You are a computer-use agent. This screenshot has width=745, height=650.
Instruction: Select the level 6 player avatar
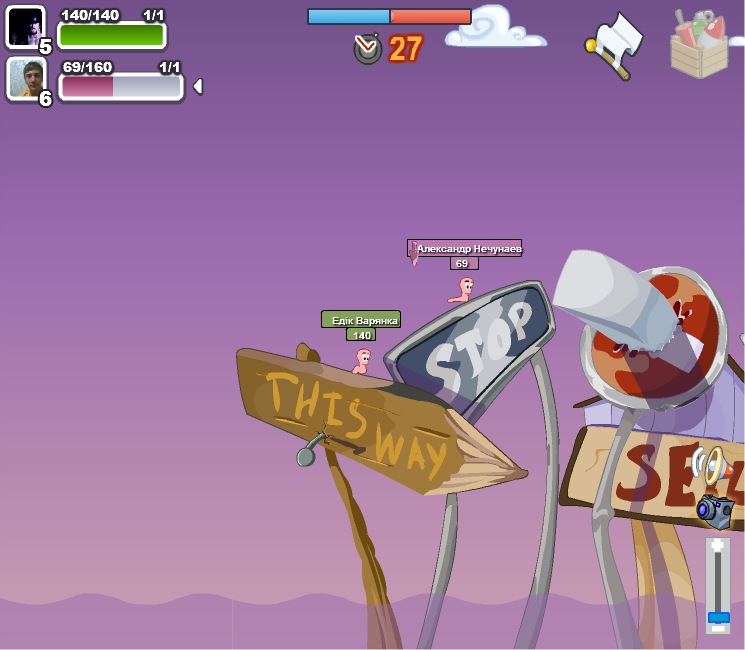click(x=26, y=78)
